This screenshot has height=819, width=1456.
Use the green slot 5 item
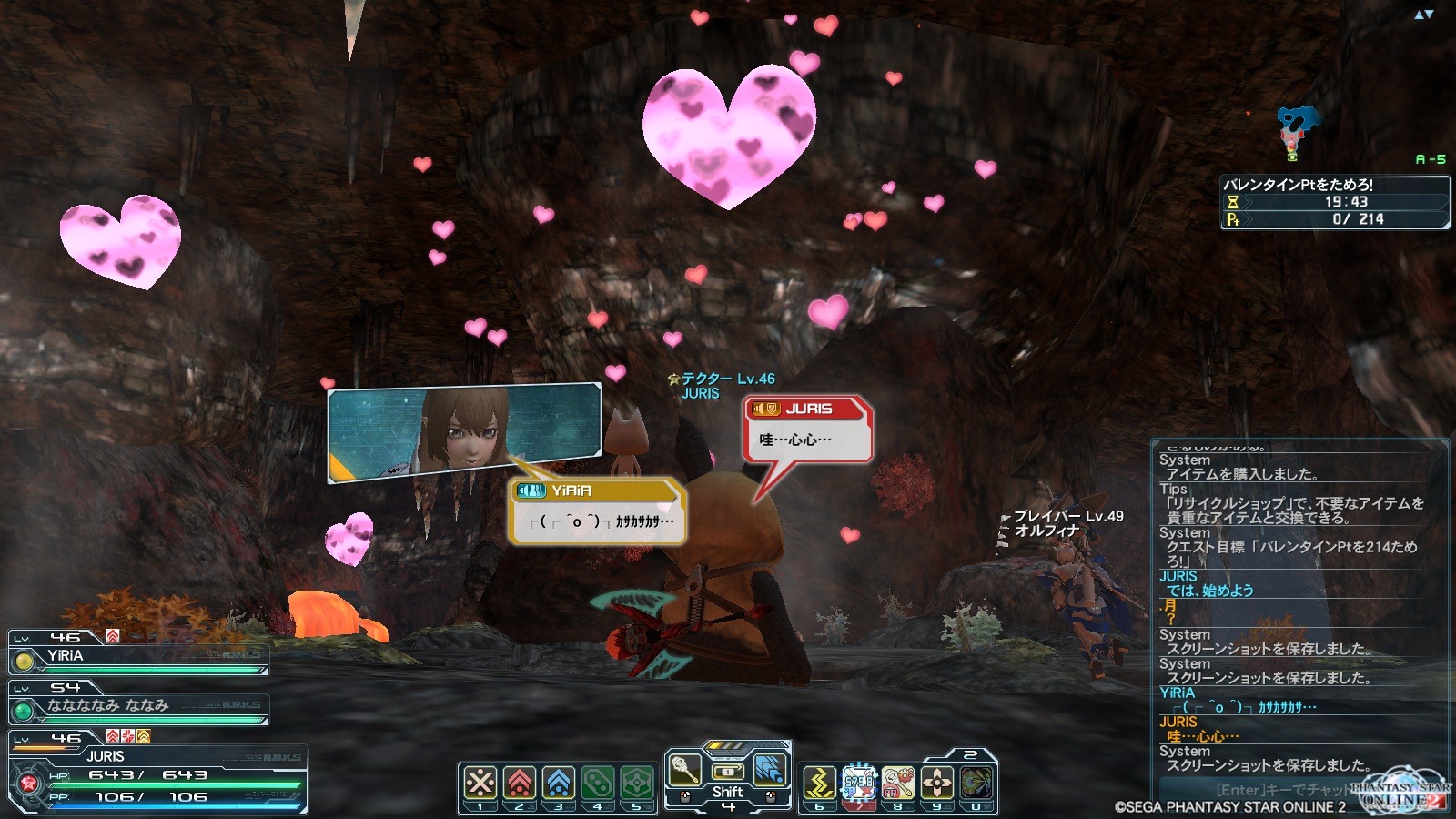[637, 783]
